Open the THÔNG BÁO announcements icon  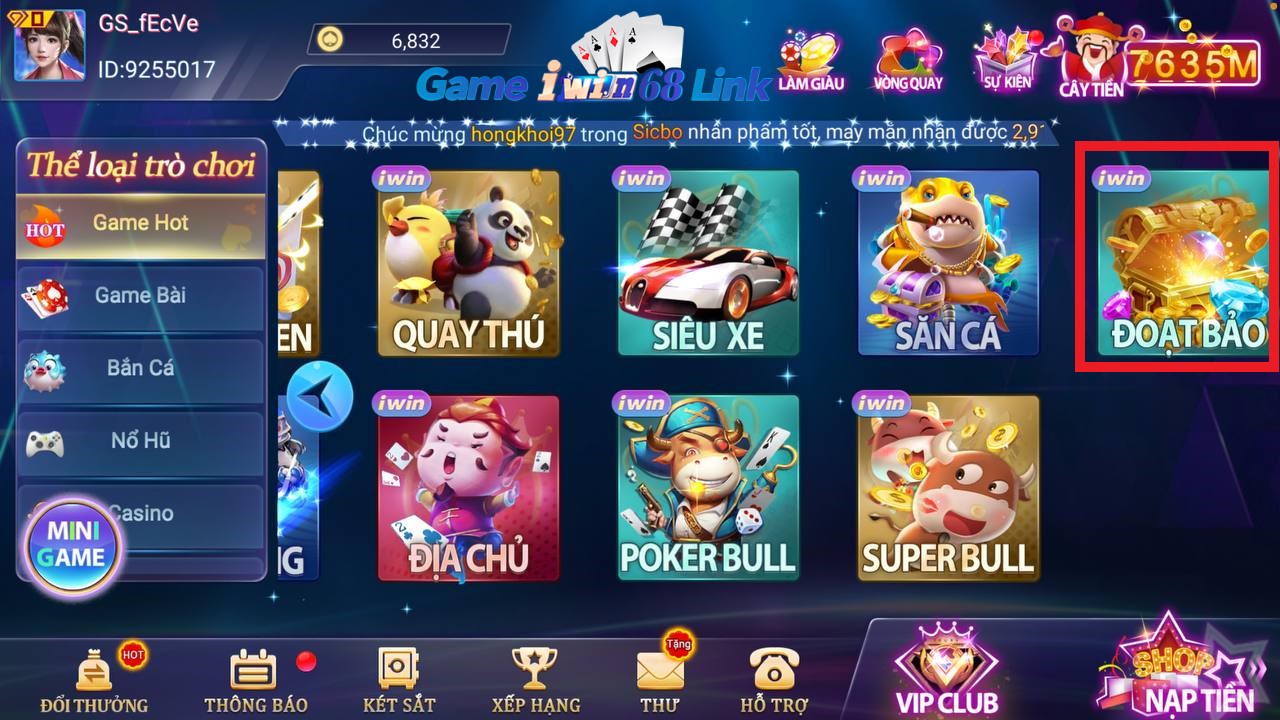tap(256, 675)
